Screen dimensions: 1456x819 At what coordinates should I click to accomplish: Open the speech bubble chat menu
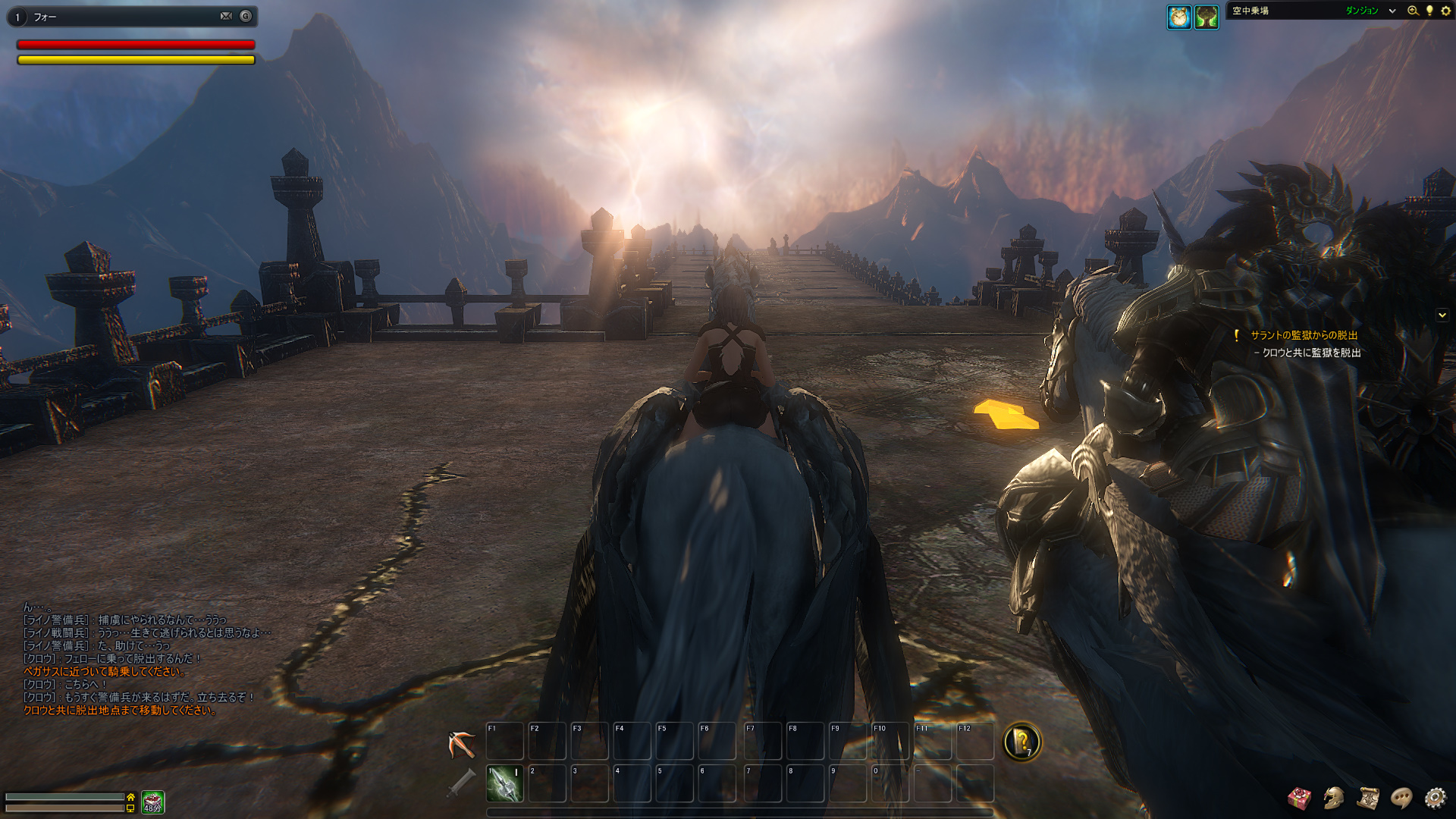pyautogui.click(x=1401, y=798)
